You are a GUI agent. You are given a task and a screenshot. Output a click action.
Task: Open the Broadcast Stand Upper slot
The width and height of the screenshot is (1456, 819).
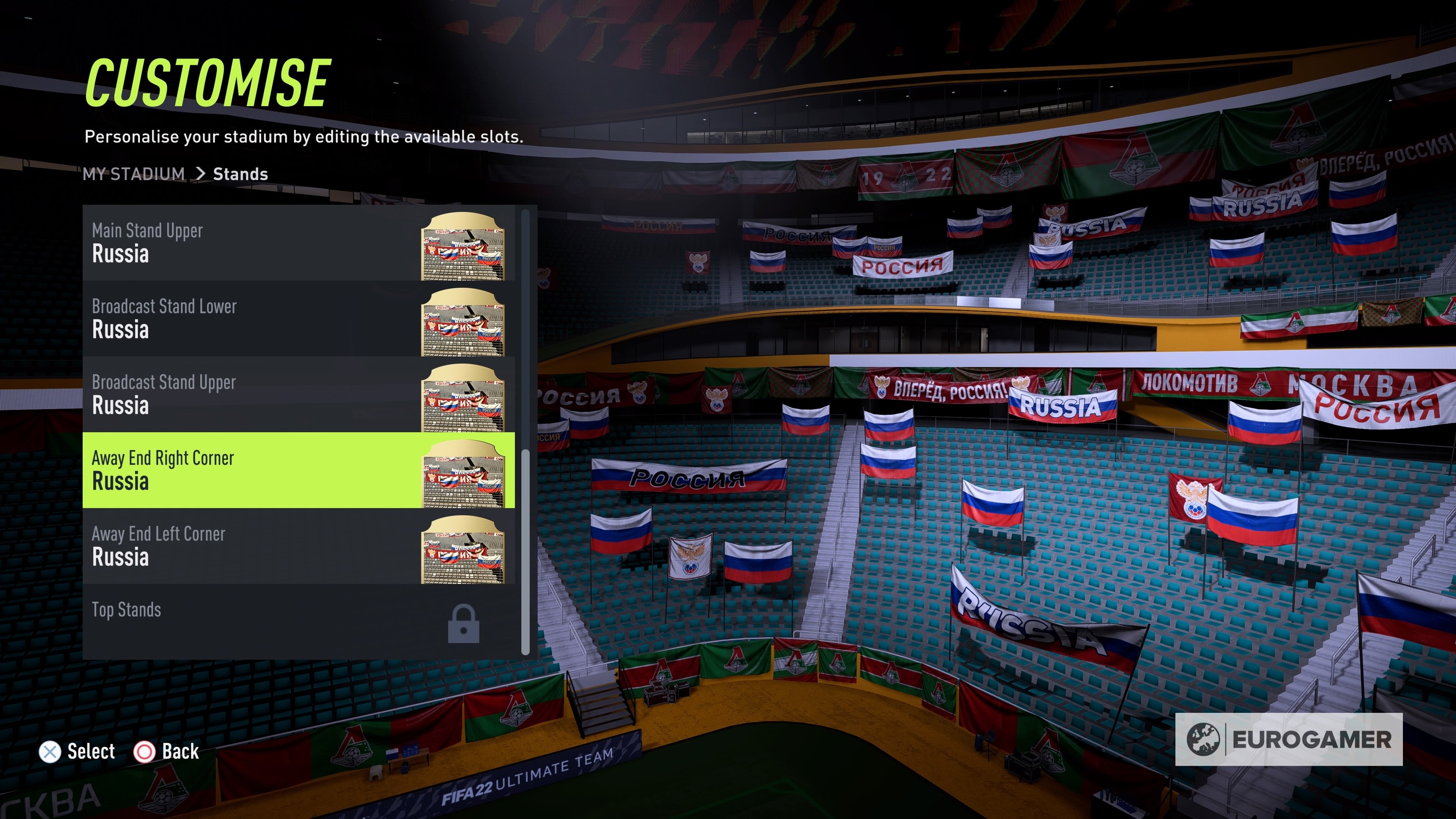click(x=298, y=394)
